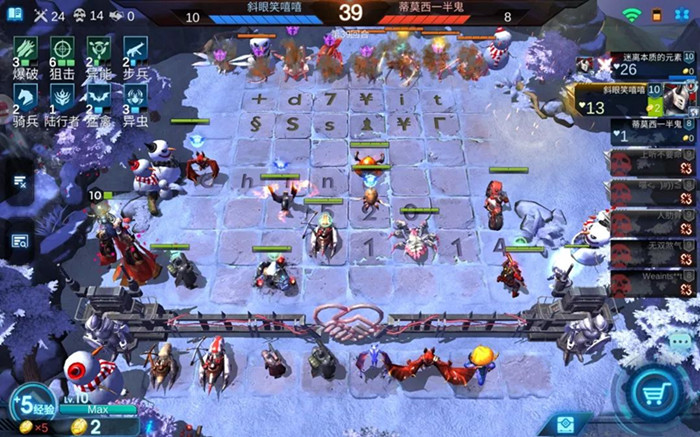Tap the small camera-view button beside the shop cart

[567, 424]
